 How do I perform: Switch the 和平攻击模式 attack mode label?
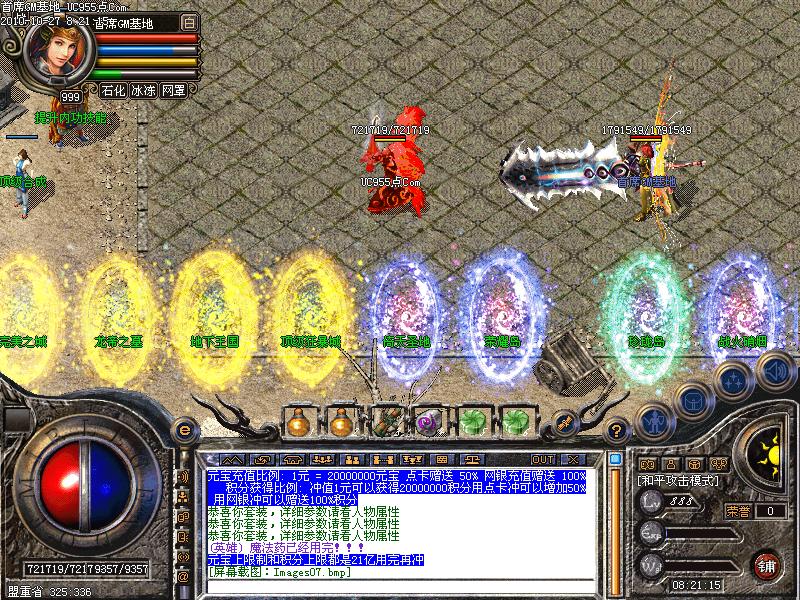tap(678, 480)
